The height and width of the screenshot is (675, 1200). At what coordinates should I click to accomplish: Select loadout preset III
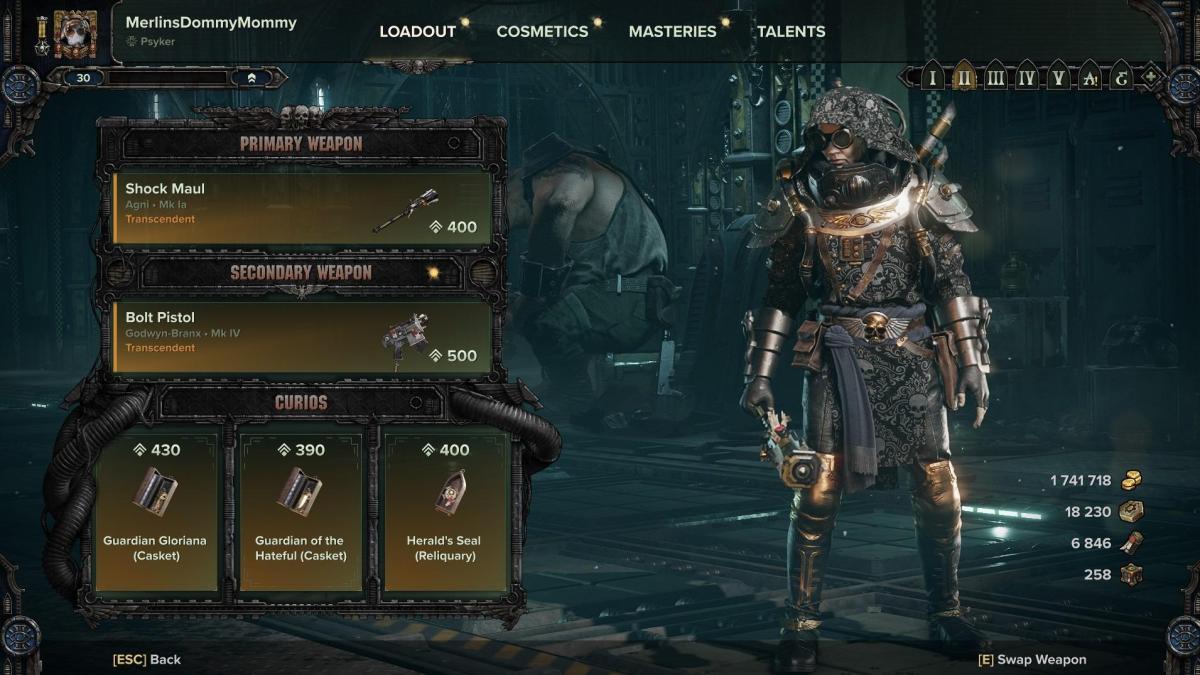tap(995, 77)
